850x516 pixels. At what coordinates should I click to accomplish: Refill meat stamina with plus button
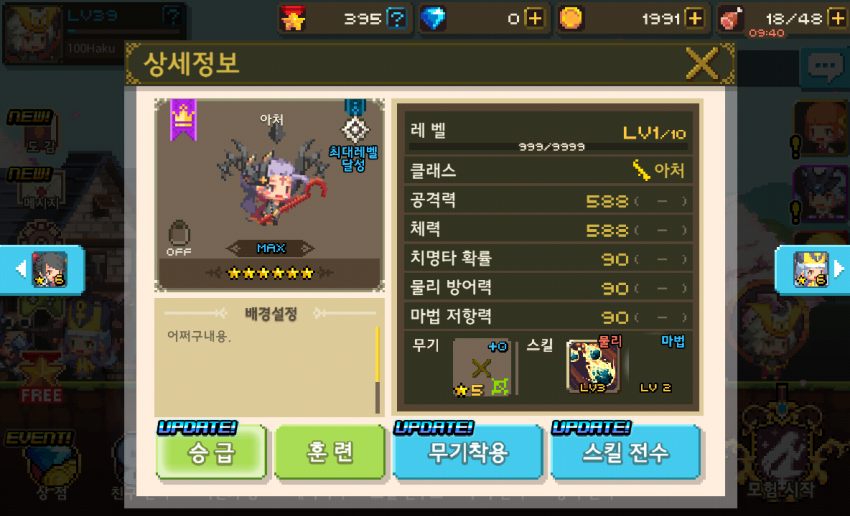[x=836, y=18]
